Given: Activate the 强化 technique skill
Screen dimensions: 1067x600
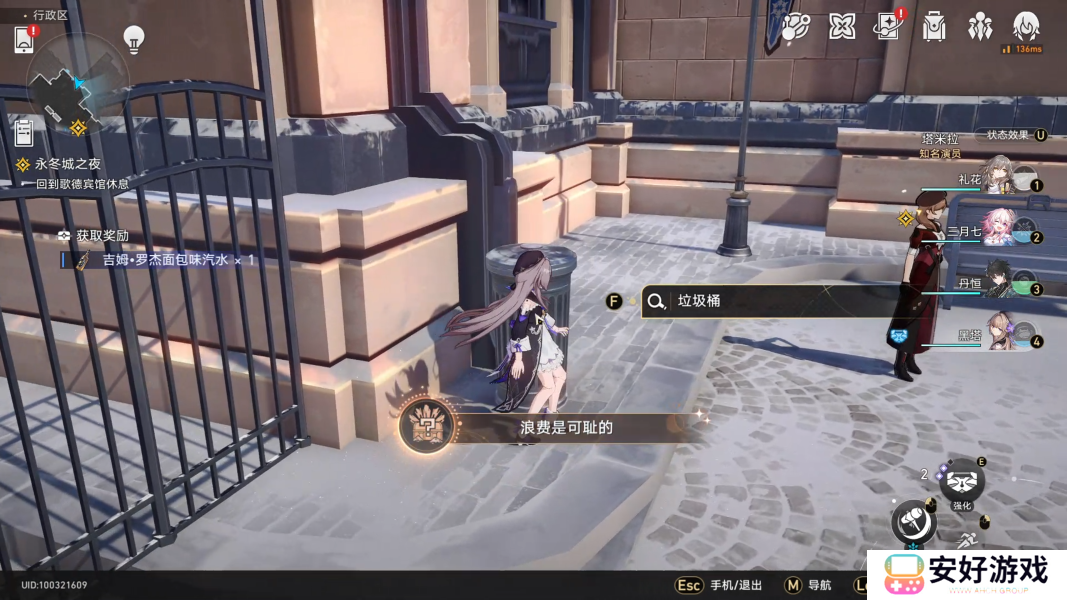Looking at the screenshot, I should (x=962, y=482).
